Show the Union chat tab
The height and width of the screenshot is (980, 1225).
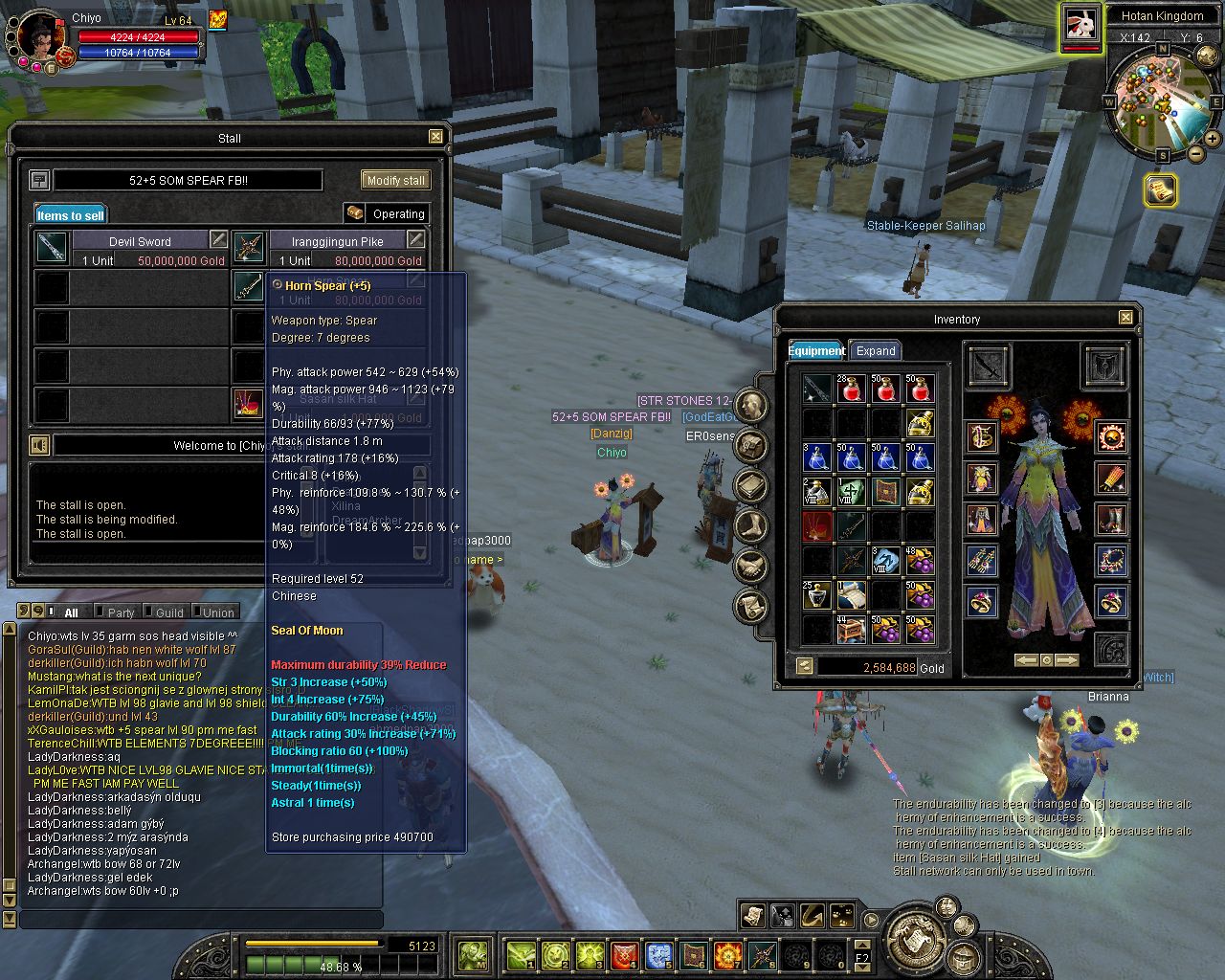point(217,612)
